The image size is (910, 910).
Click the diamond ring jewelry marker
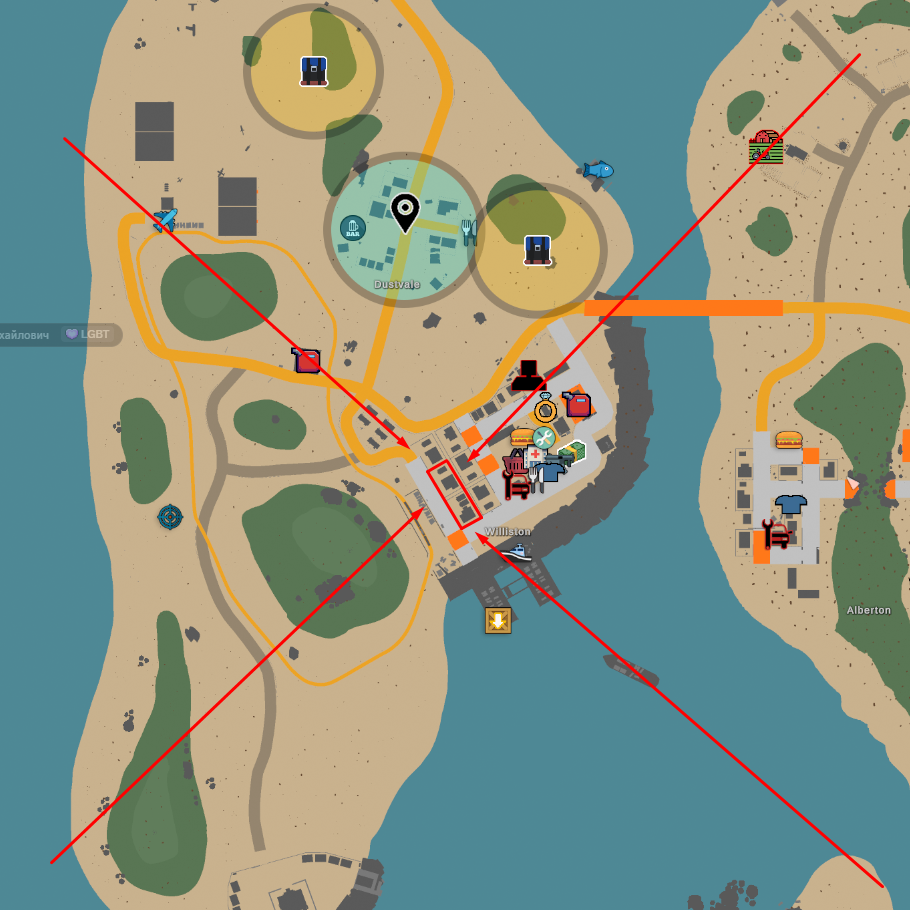click(x=545, y=408)
